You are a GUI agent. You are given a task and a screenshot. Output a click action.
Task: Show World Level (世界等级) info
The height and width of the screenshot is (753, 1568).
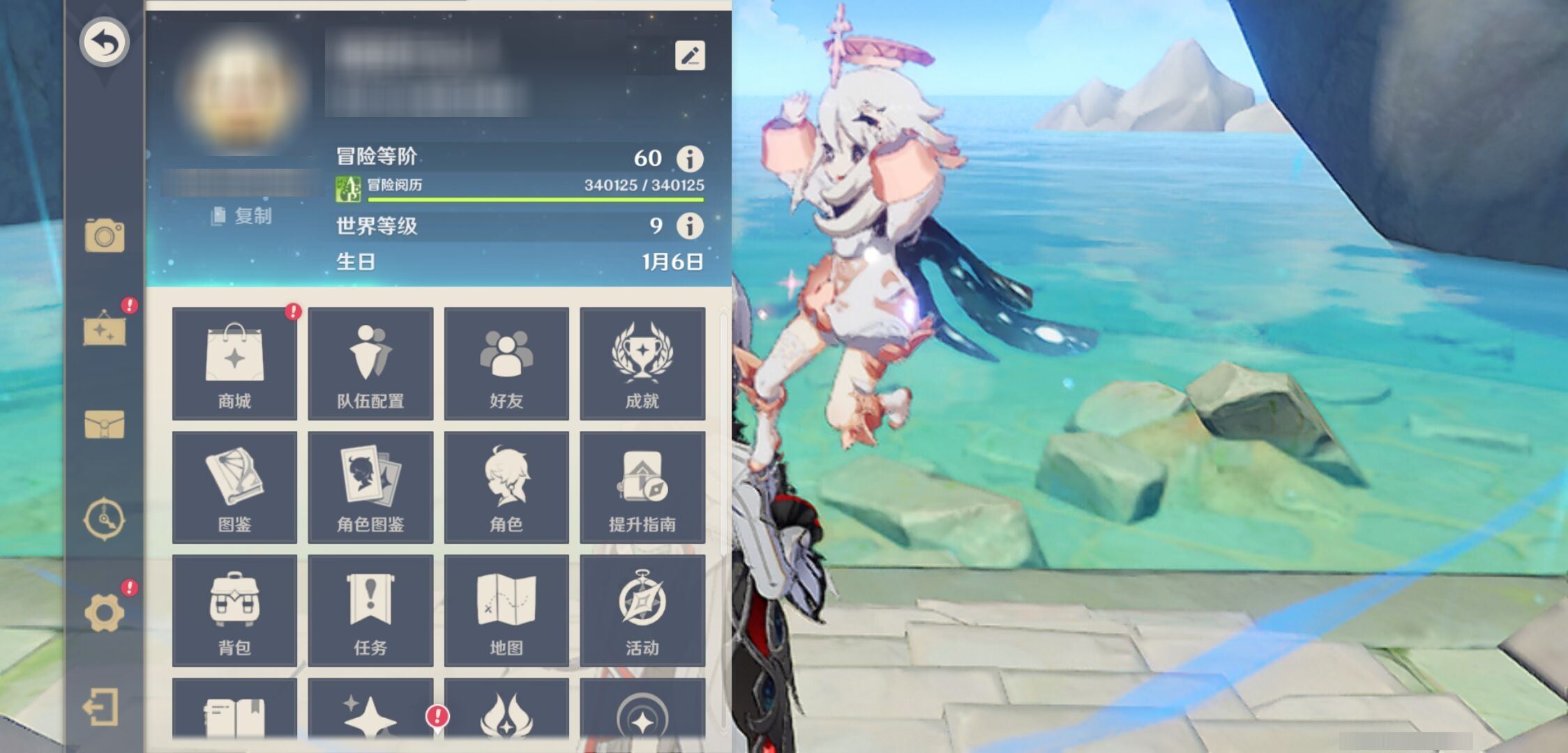pyautogui.click(x=690, y=226)
